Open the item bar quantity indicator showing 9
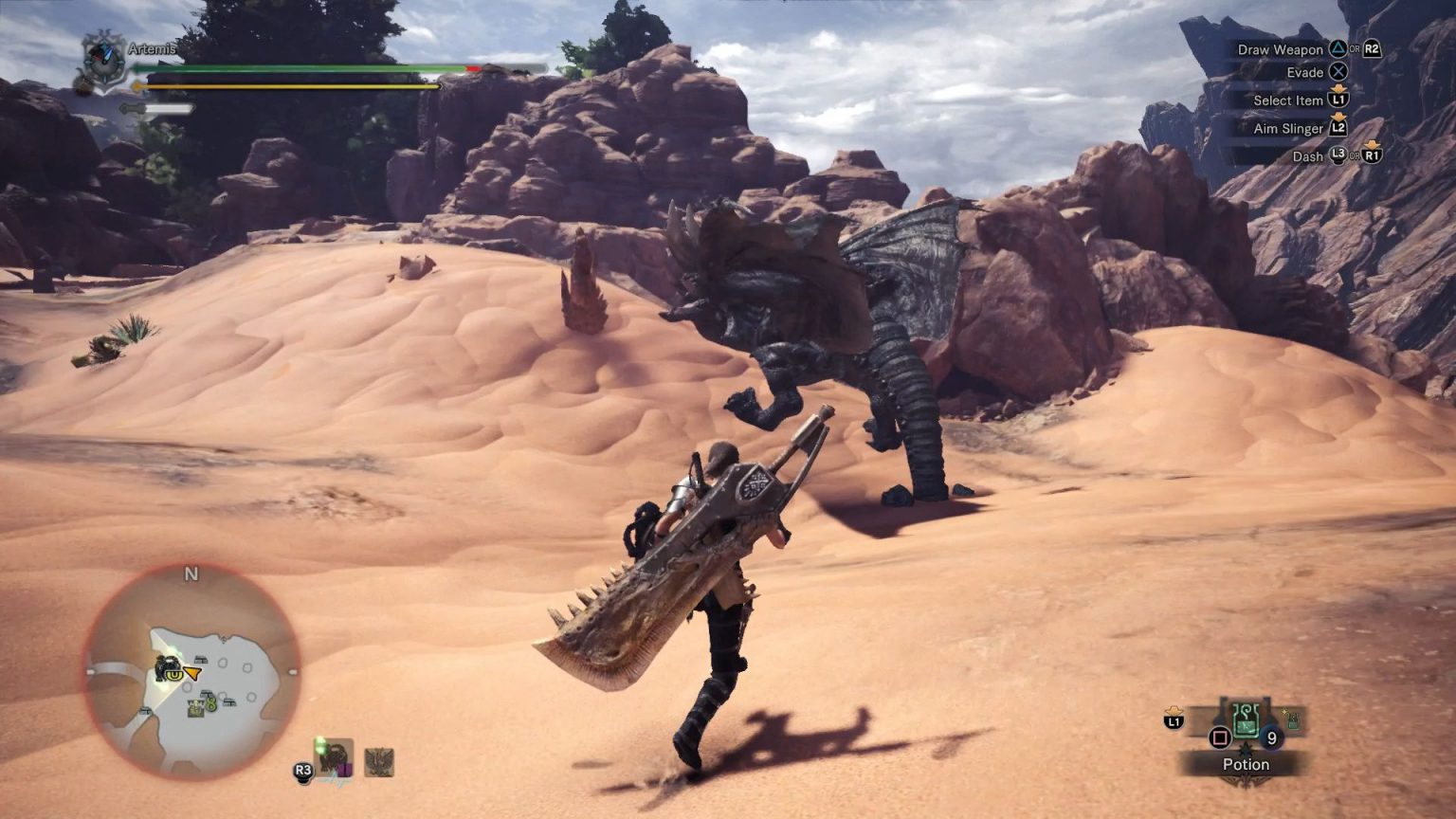The image size is (1456, 819). coord(1272,737)
